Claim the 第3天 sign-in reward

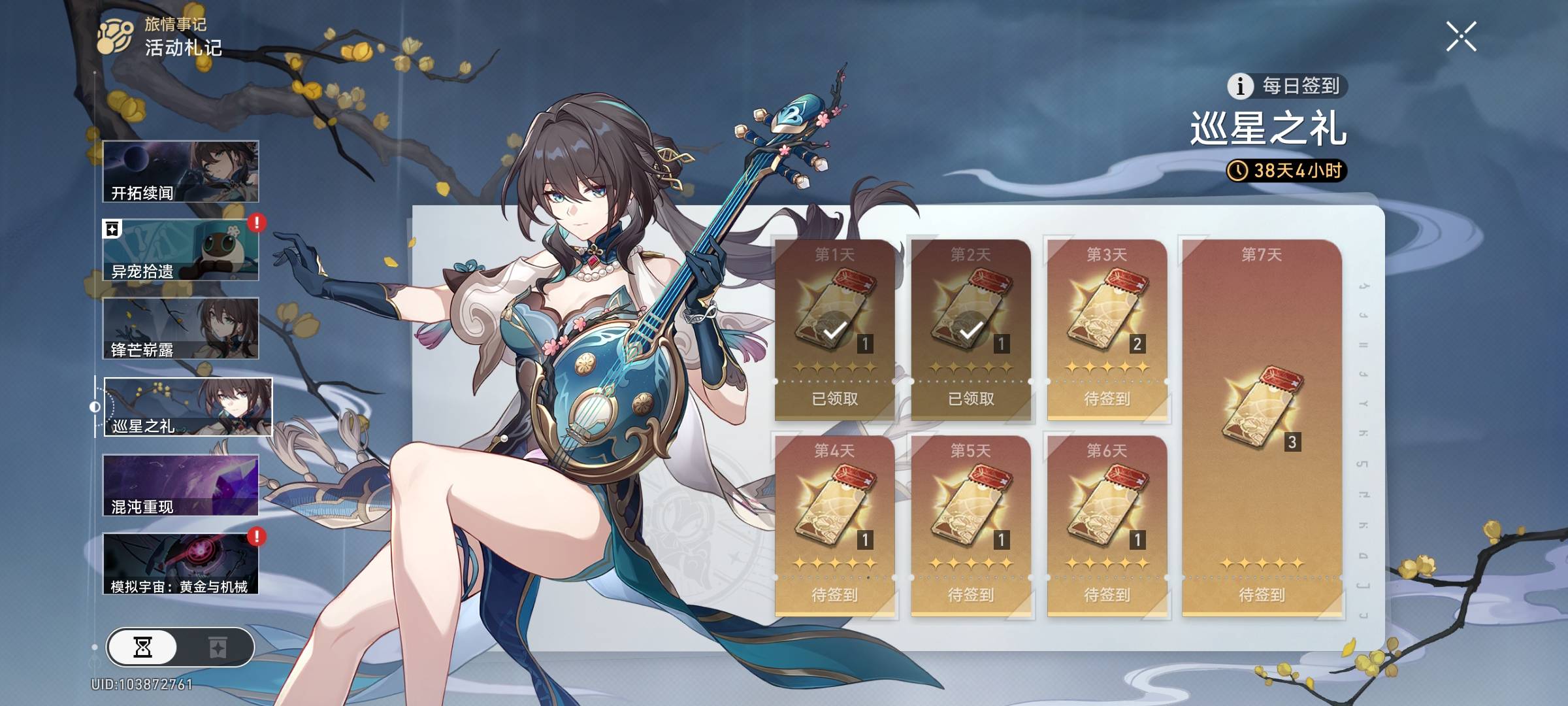[1107, 329]
